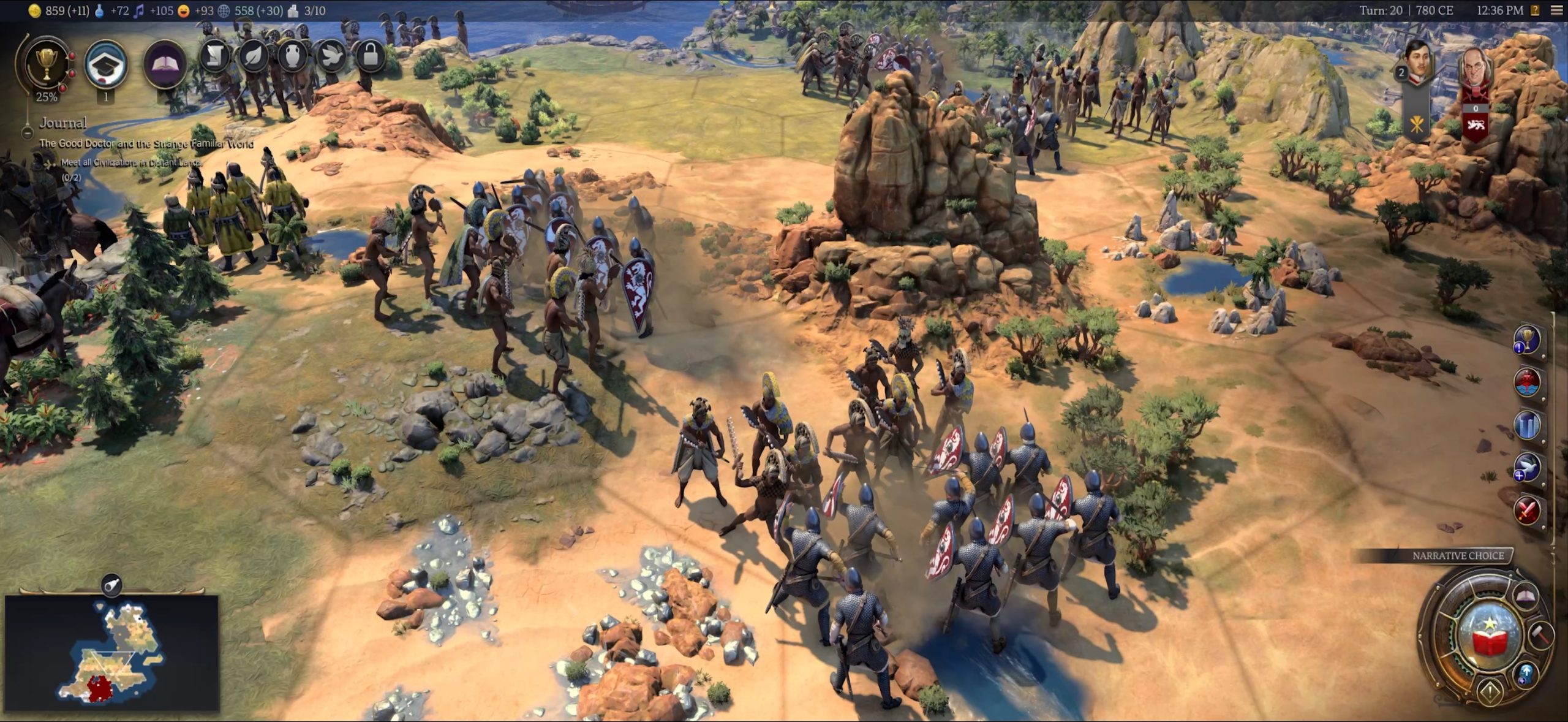Collapse the Journal quest tracker

pyautogui.click(x=28, y=132)
